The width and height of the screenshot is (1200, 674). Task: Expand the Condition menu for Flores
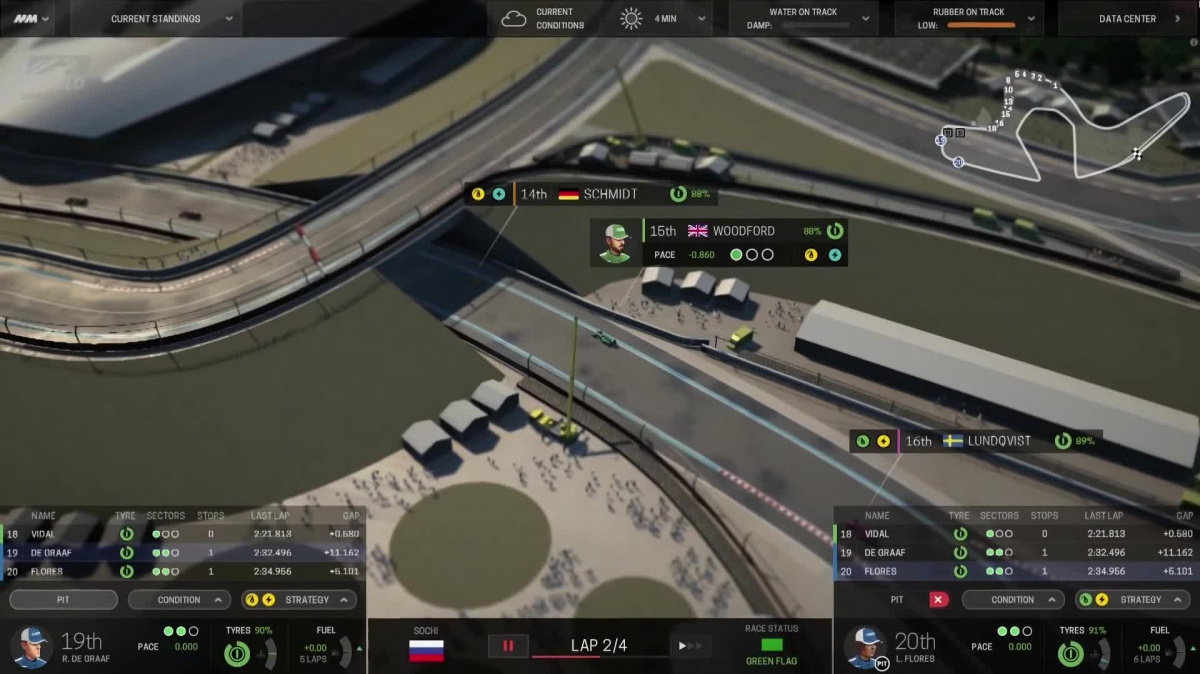1013,600
